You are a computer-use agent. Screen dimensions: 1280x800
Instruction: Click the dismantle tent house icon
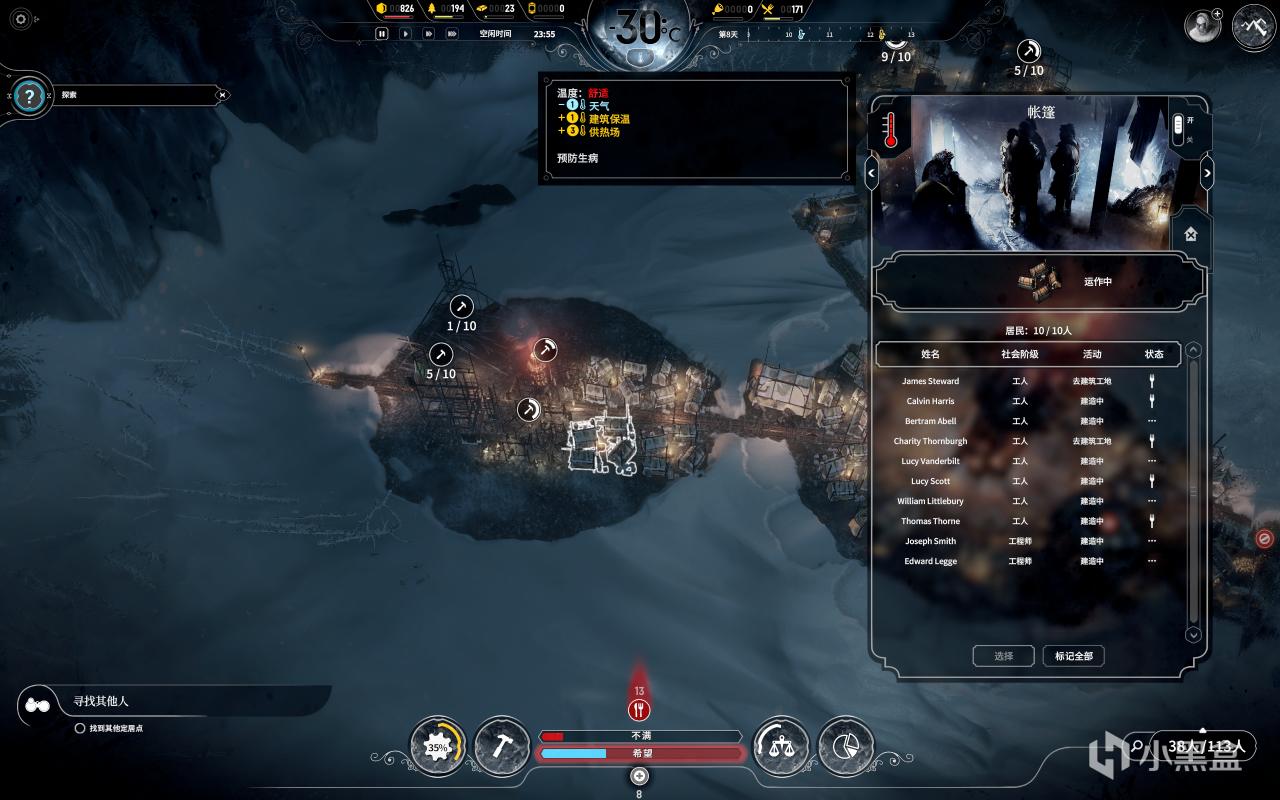(1190, 234)
